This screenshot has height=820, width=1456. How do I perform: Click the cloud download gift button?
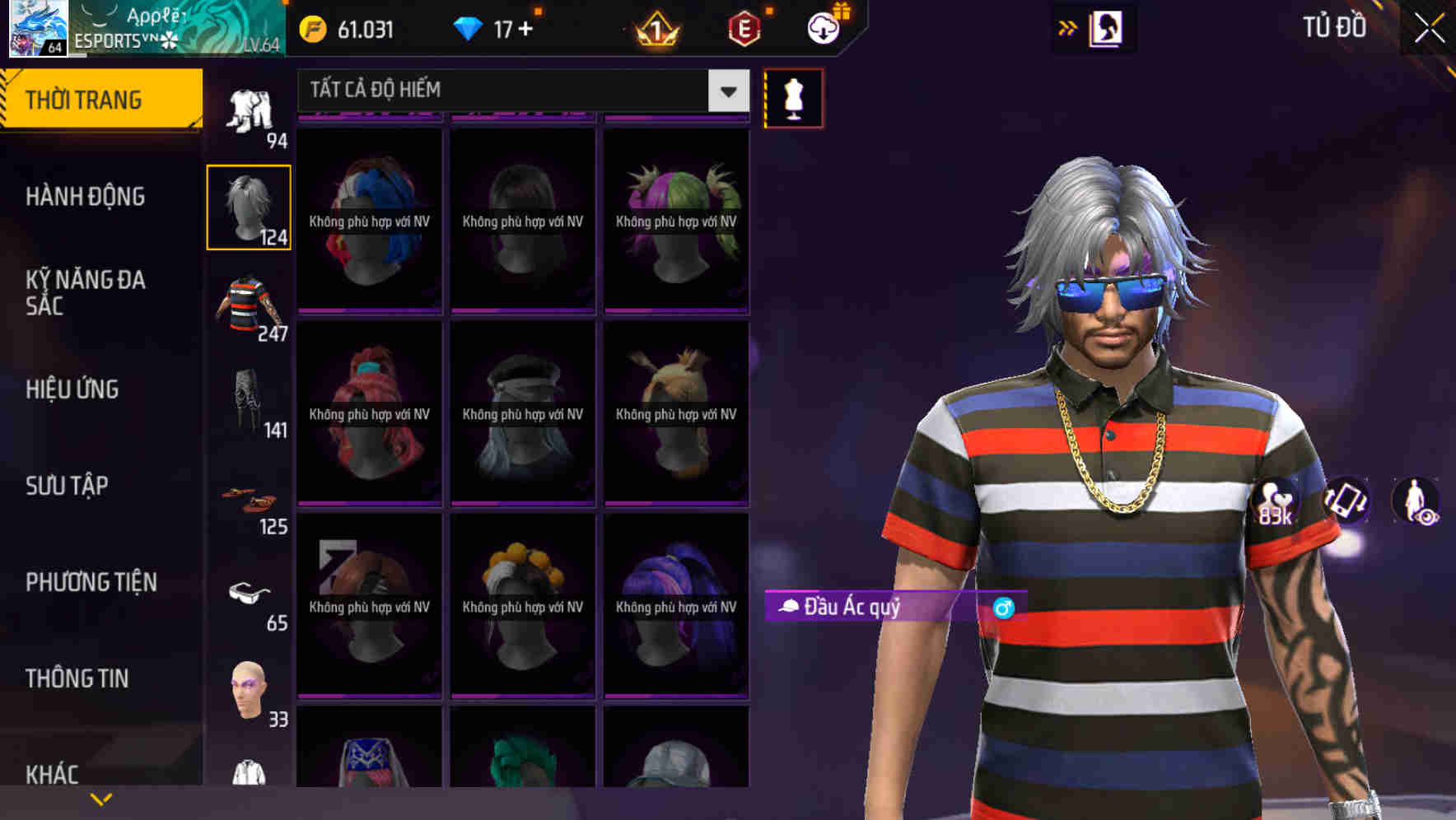[x=822, y=29]
